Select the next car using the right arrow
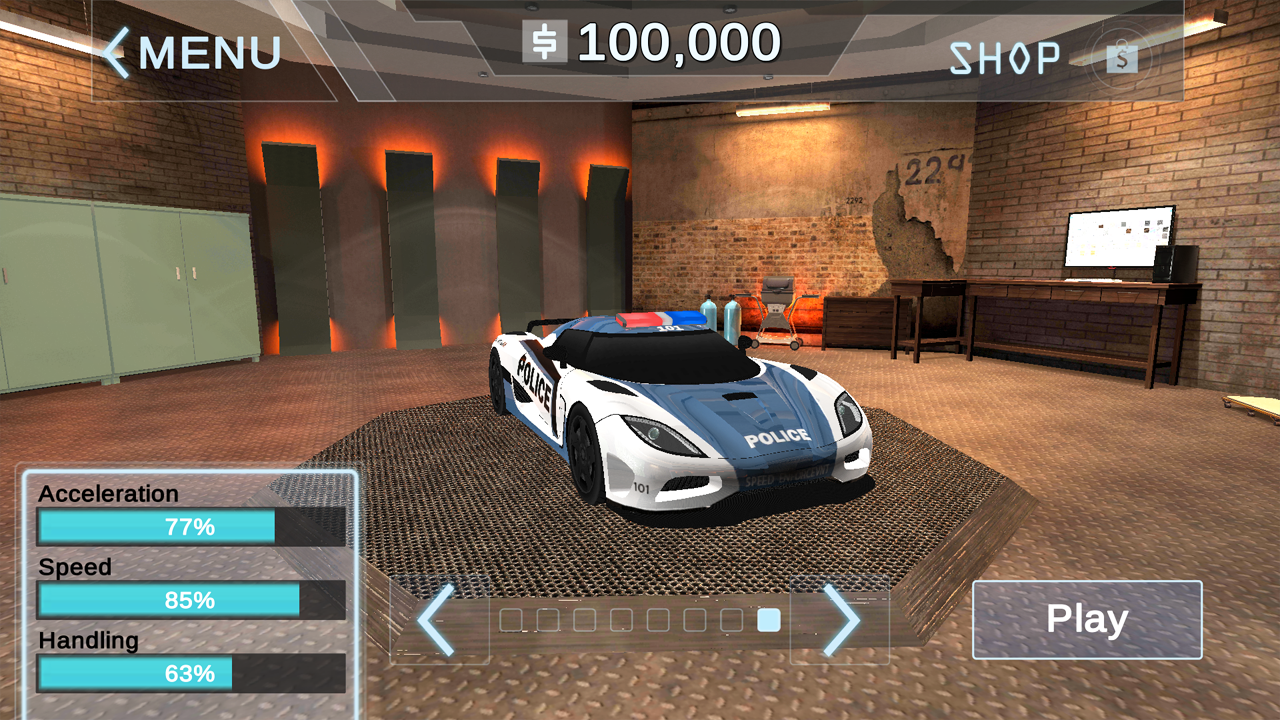Screen dimensions: 1280x720 click(x=841, y=620)
